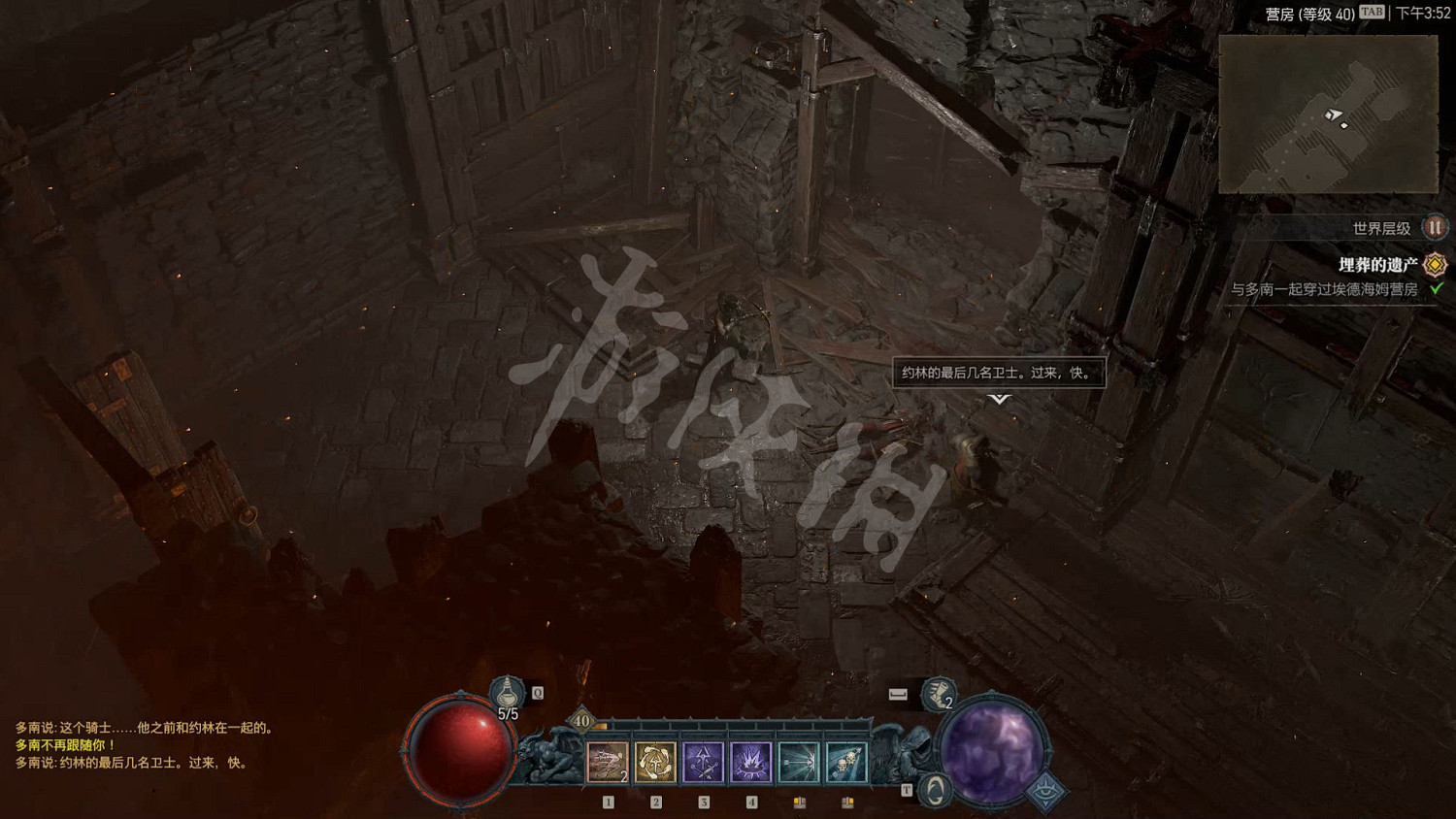The height and width of the screenshot is (819, 1456).
Task: Select the skull volley skill on the action bar
Action: pyautogui.click(x=845, y=761)
